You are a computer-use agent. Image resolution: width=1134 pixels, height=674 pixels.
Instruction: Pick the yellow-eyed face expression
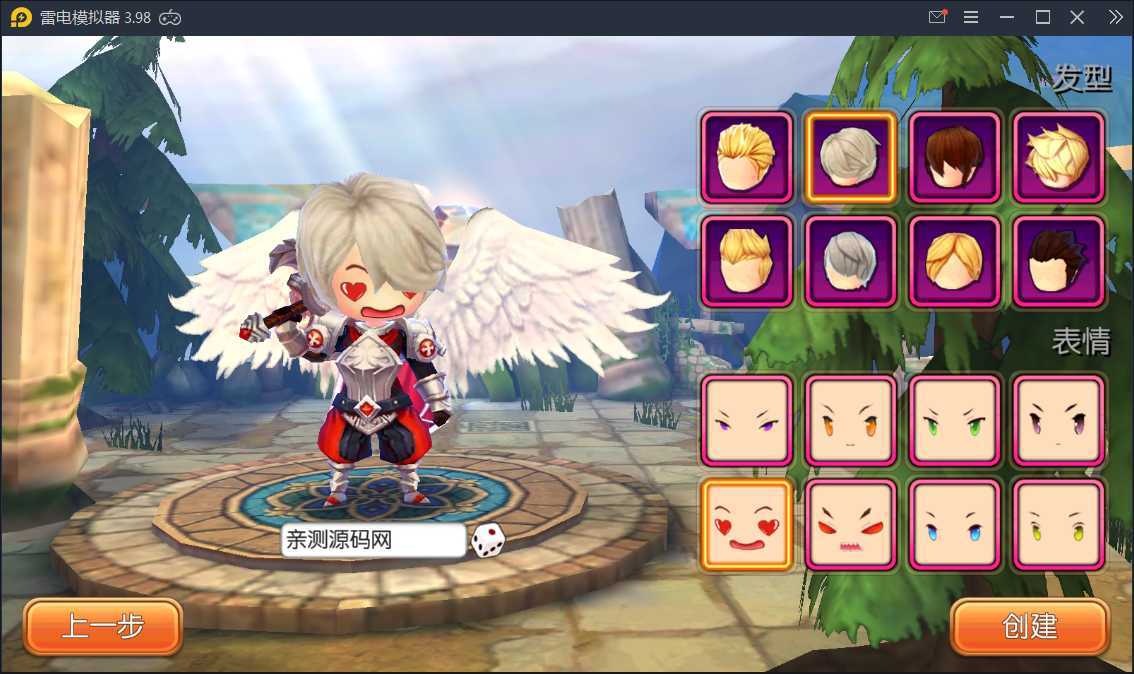tap(1058, 525)
